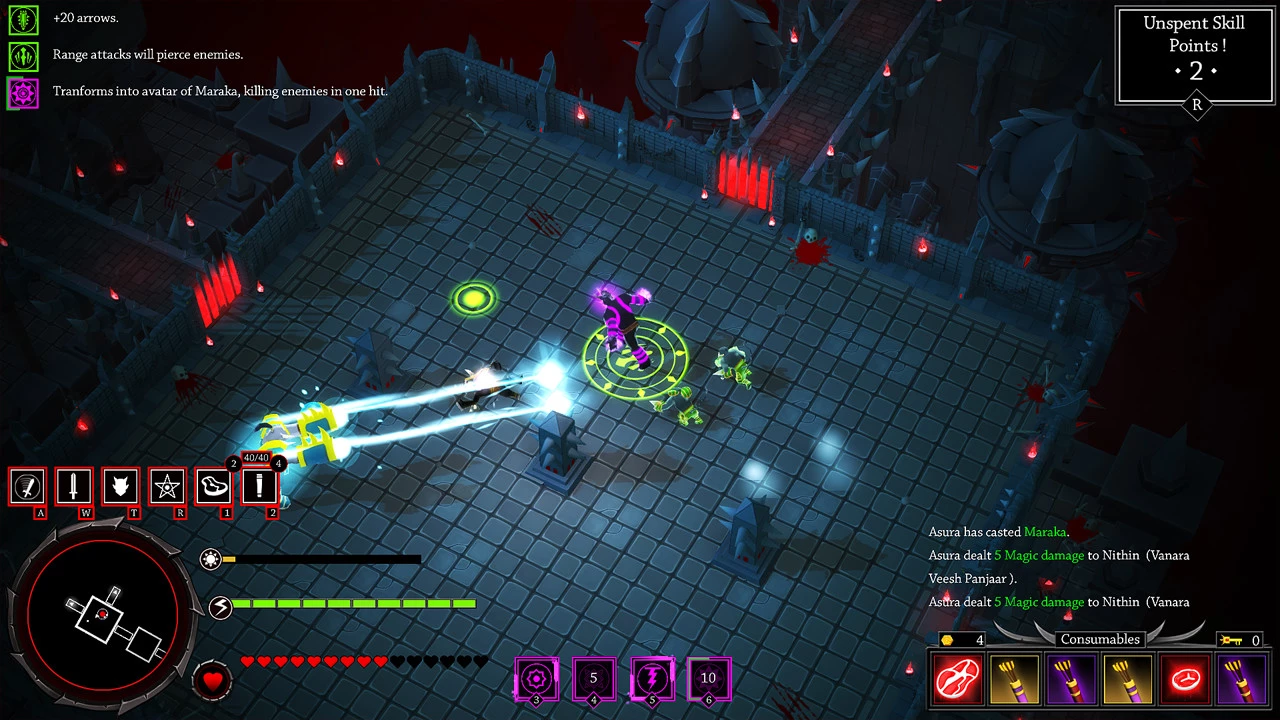Activate the spinning sword slash ability
The image size is (1280, 720).
point(27,487)
